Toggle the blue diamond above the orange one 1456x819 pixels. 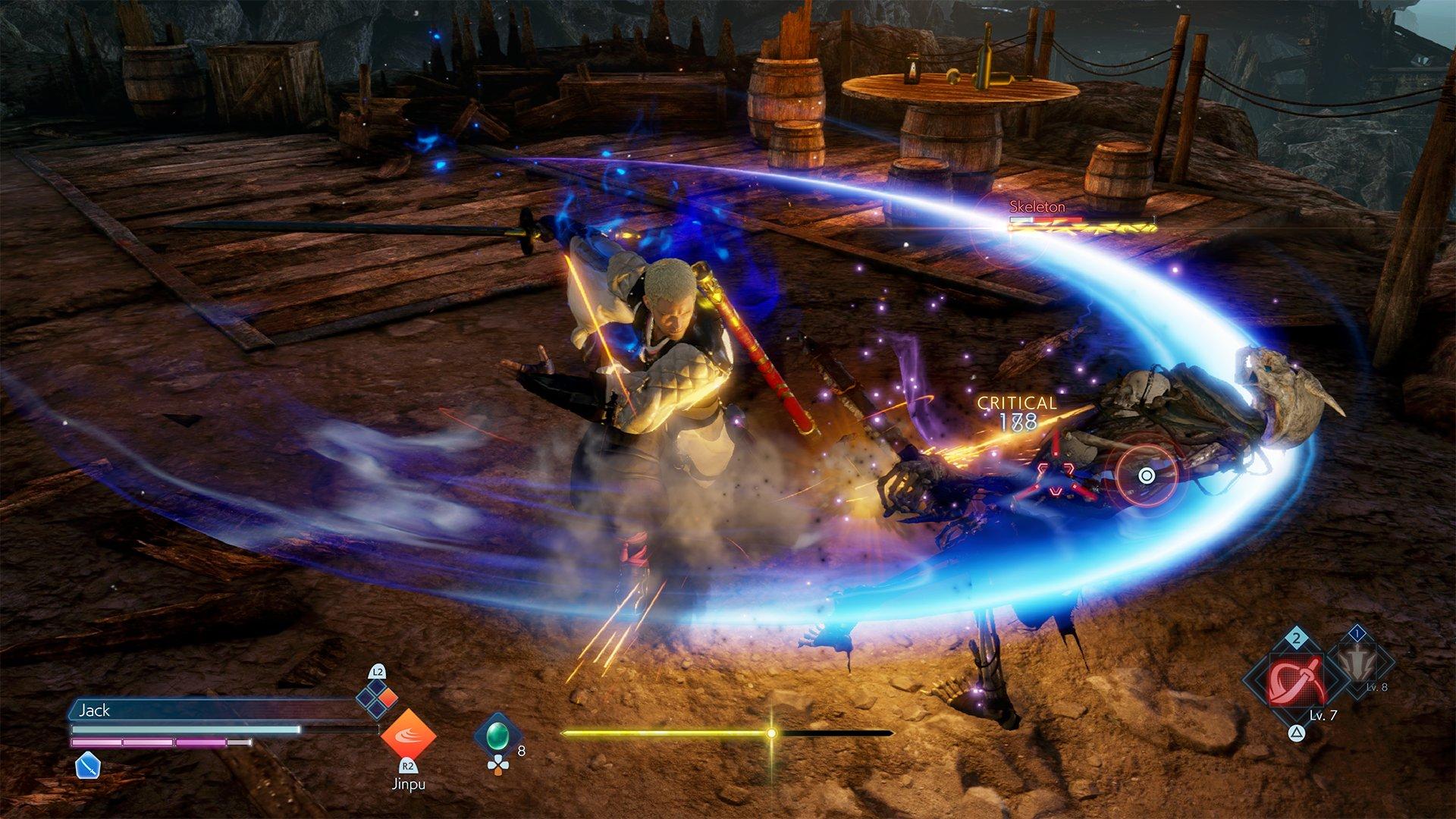click(377, 687)
